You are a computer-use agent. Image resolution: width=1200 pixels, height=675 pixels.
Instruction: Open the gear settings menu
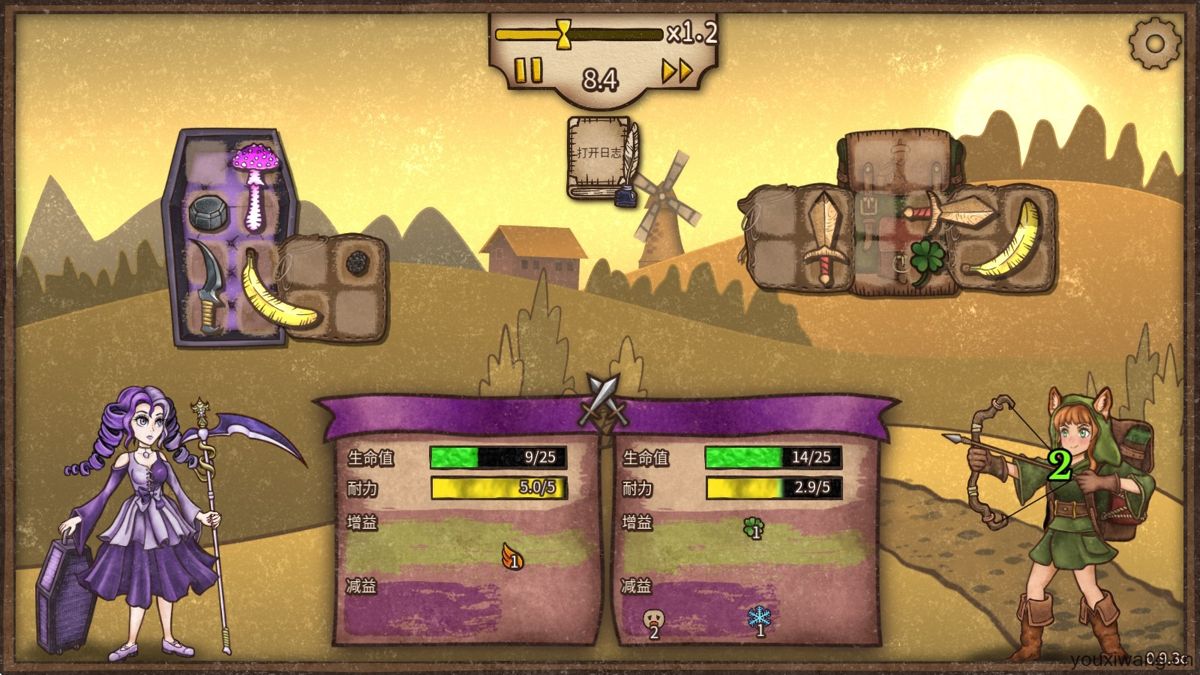1154,43
